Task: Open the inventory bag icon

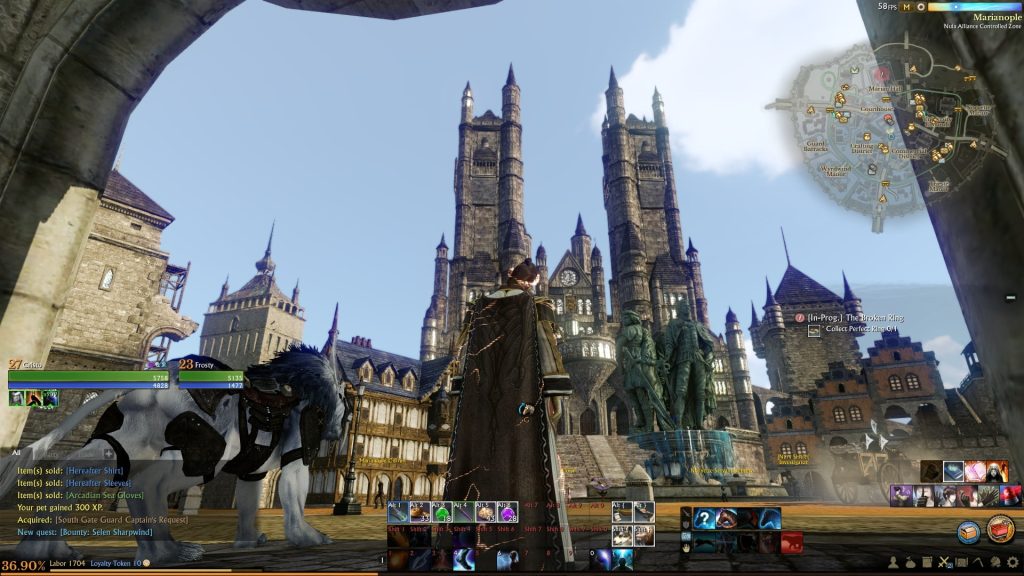Action: coord(911,563)
